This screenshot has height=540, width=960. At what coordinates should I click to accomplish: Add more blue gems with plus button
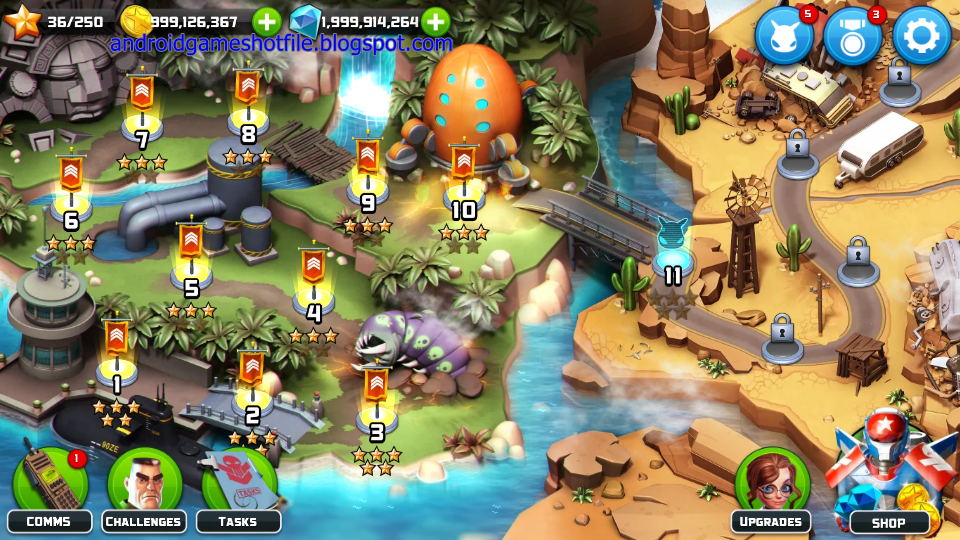coord(435,21)
